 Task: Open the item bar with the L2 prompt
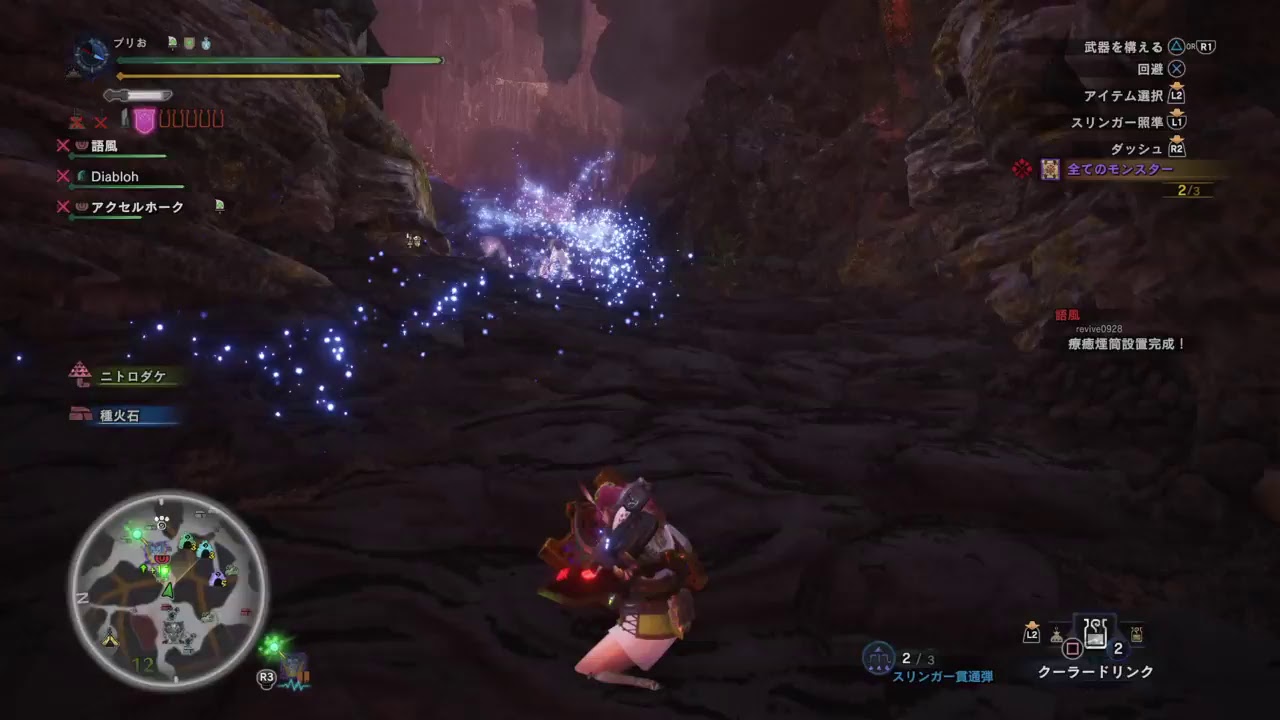pos(1032,633)
